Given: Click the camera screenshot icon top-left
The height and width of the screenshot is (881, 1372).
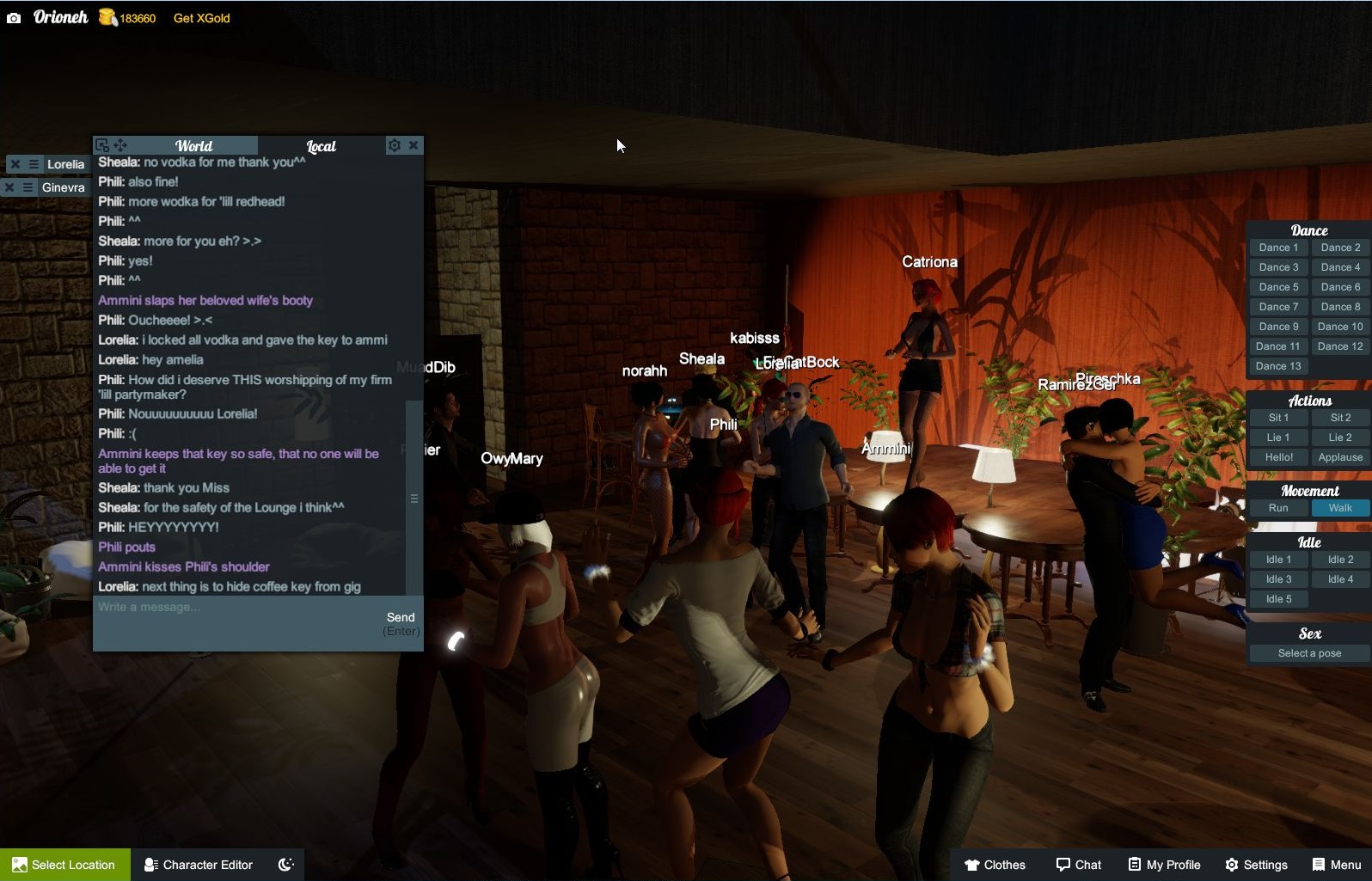Looking at the screenshot, I should point(14,17).
